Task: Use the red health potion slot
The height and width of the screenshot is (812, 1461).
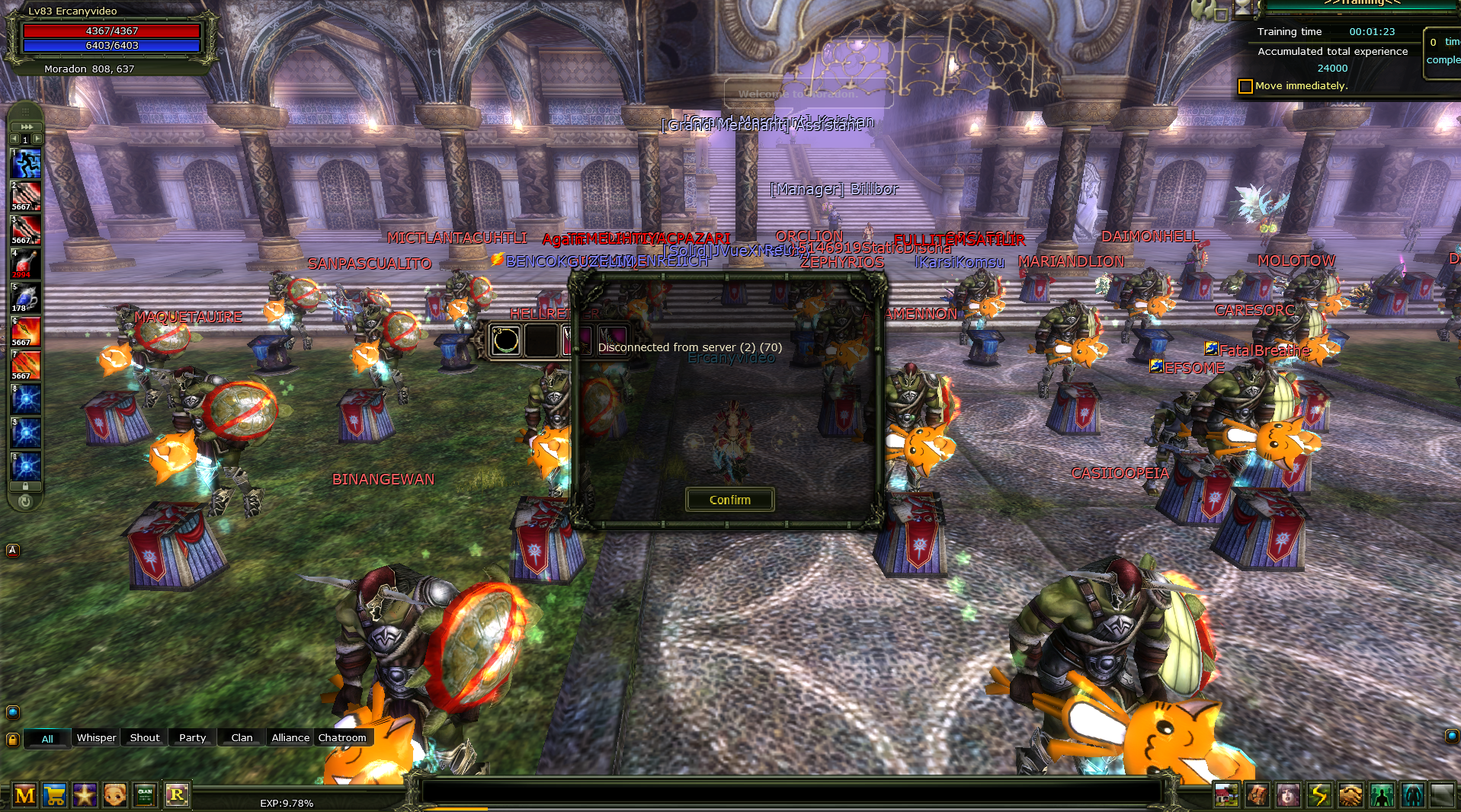Action: pos(25,264)
